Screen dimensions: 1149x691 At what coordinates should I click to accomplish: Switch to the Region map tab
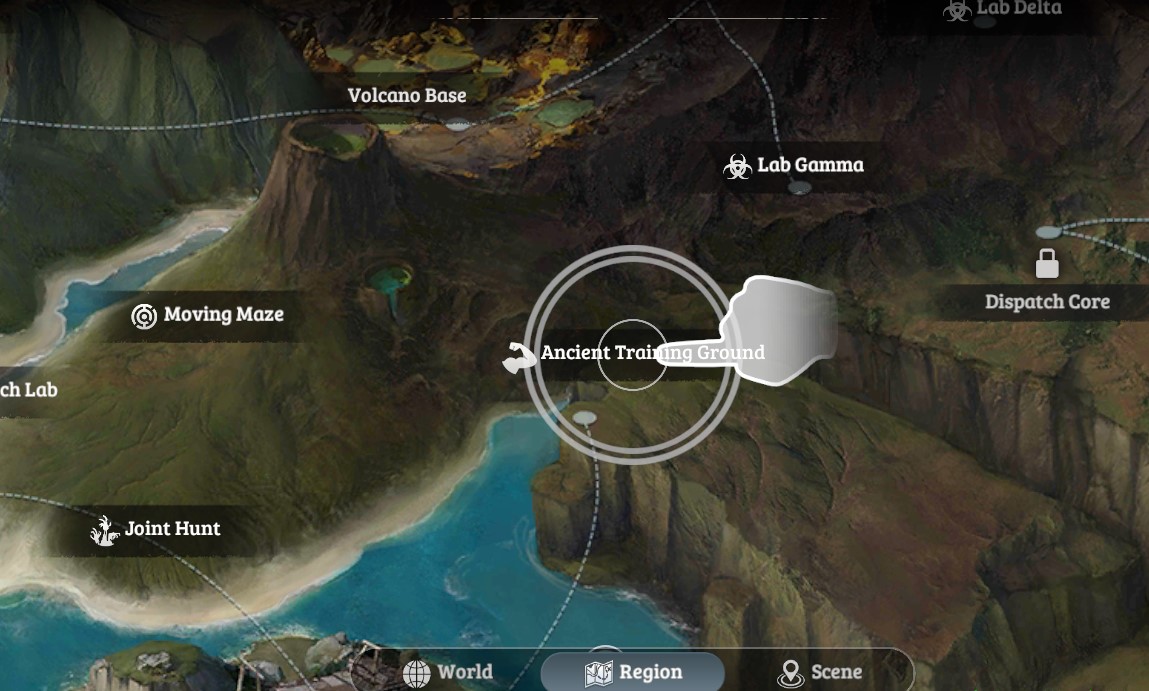pos(633,672)
